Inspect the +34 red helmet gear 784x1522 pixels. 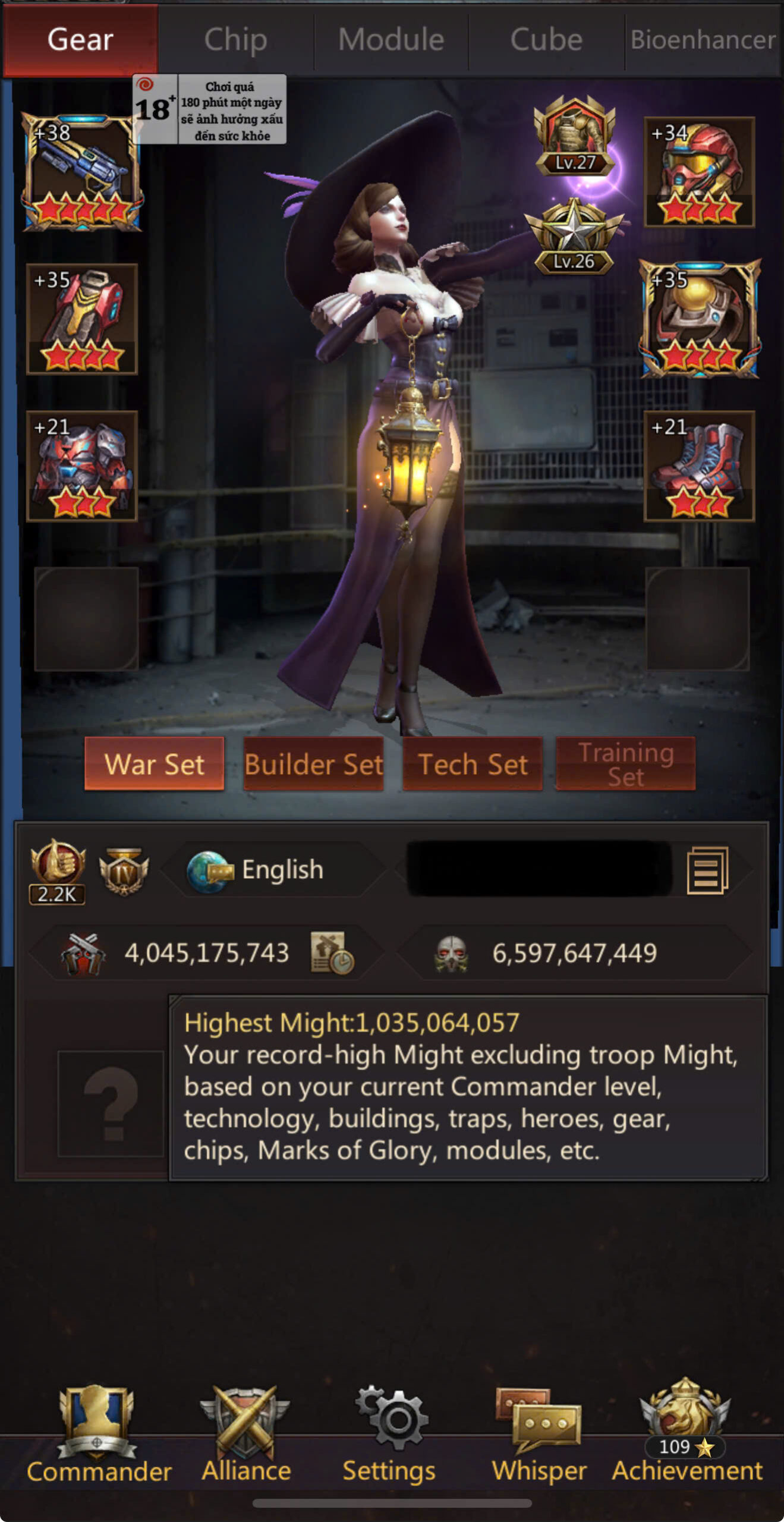700,172
